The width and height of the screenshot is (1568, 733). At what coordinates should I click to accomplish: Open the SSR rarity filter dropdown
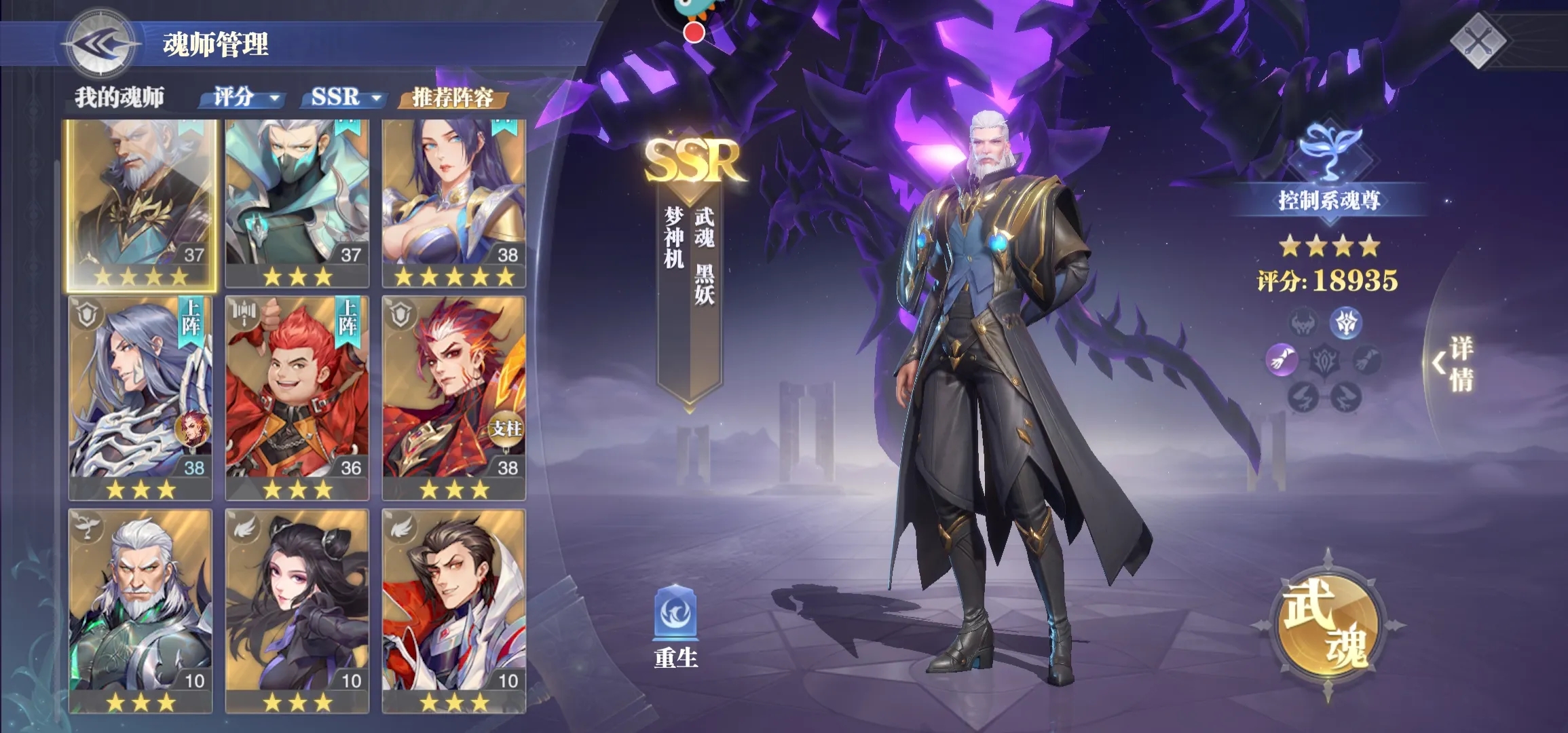(x=343, y=99)
